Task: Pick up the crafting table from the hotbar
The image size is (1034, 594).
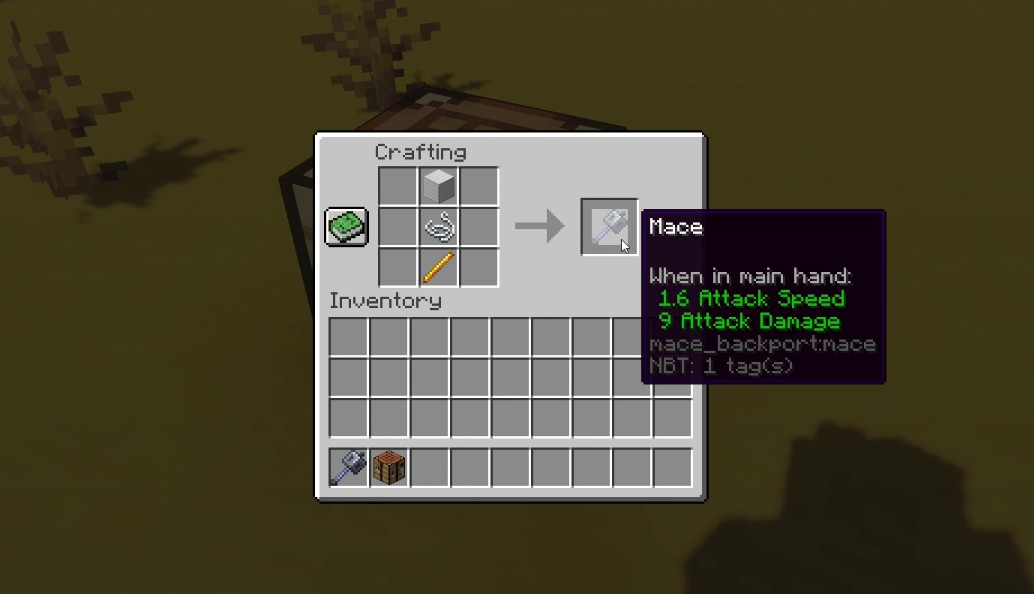Action: 389,468
